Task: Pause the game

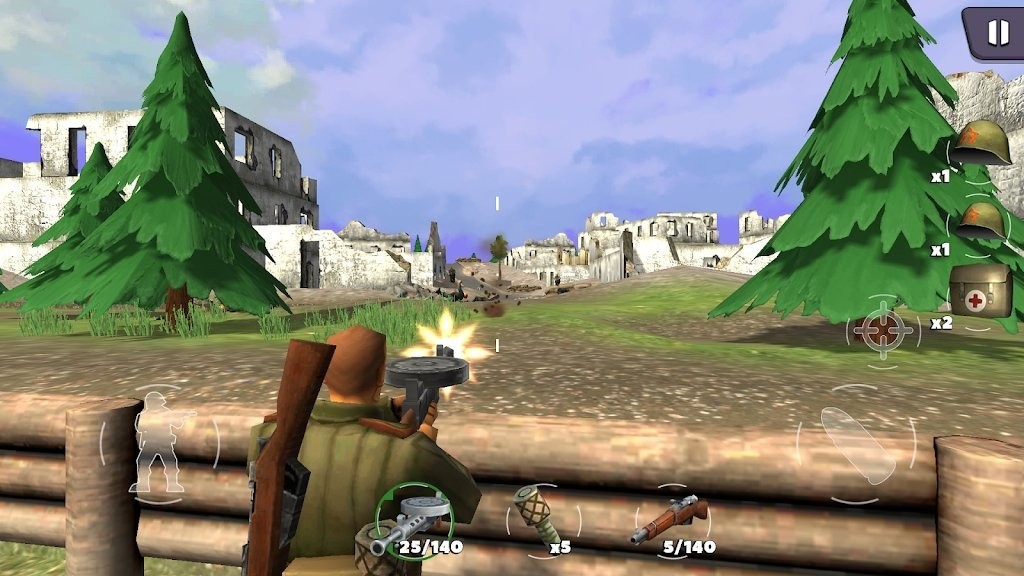Action: 997,33
